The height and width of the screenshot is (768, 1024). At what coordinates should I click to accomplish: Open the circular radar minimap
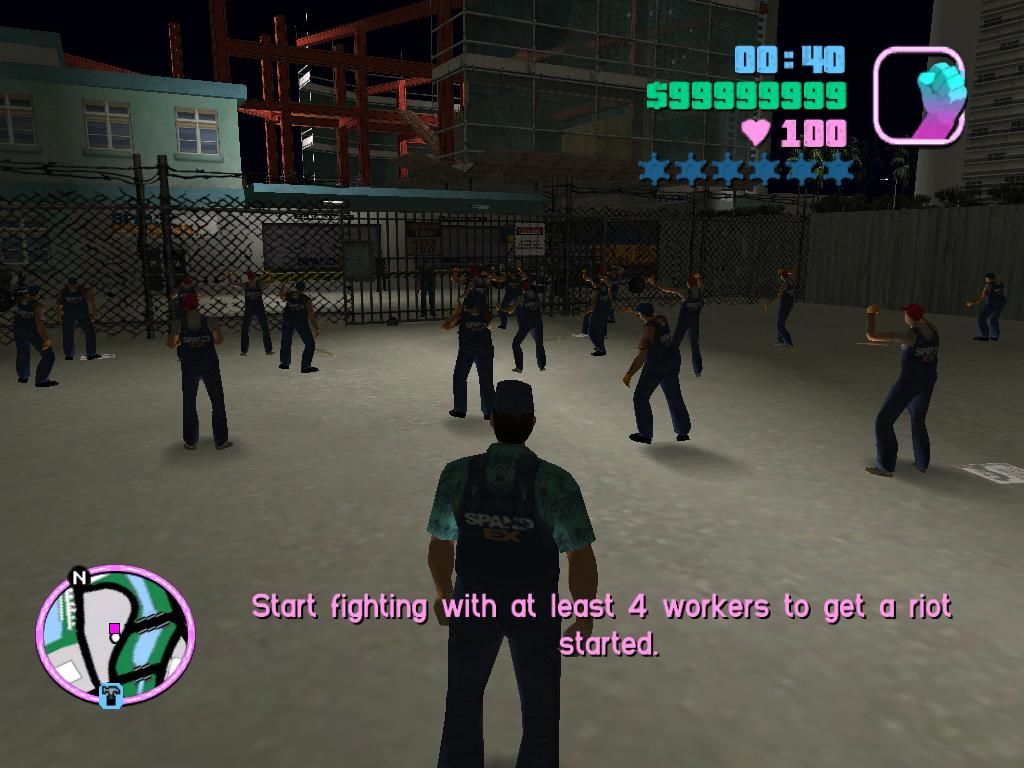pos(116,634)
